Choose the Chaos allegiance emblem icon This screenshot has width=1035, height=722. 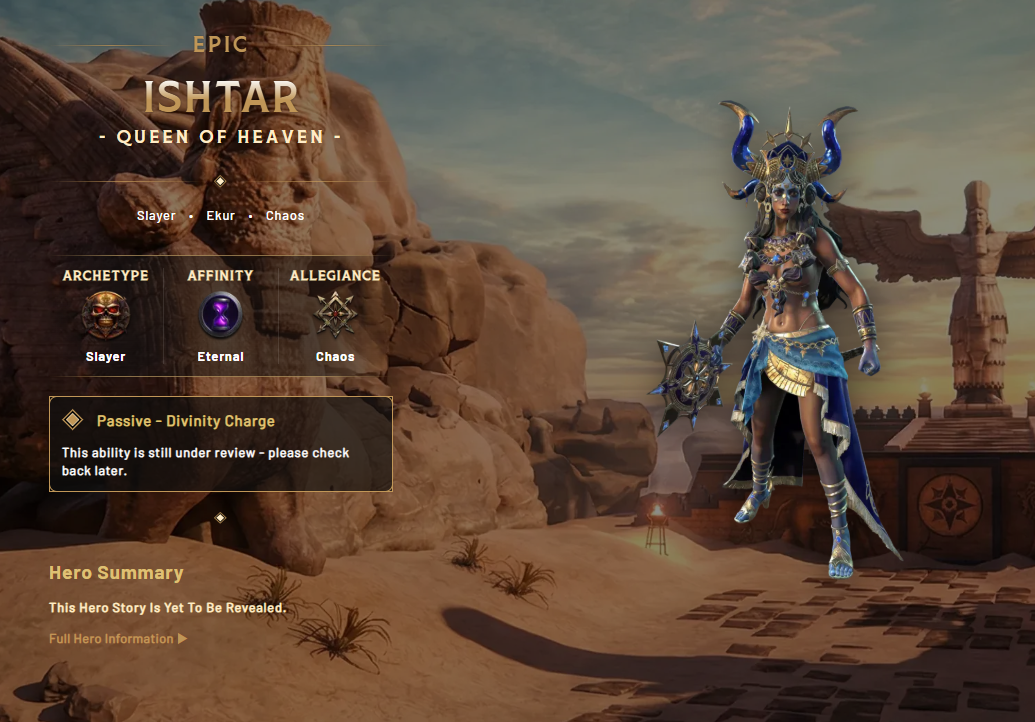click(x=335, y=315)
